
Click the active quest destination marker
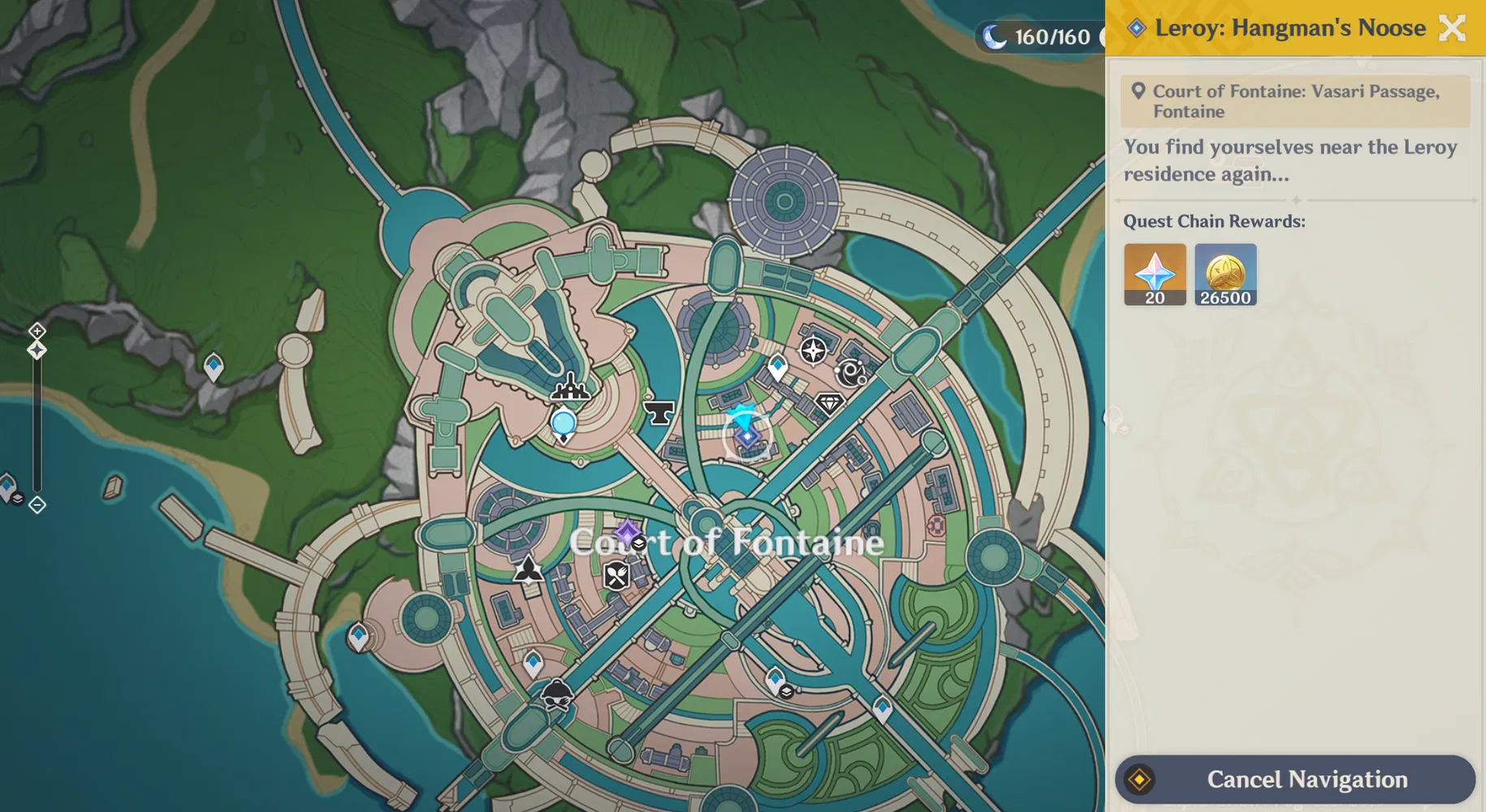click(x=746, y=438)
